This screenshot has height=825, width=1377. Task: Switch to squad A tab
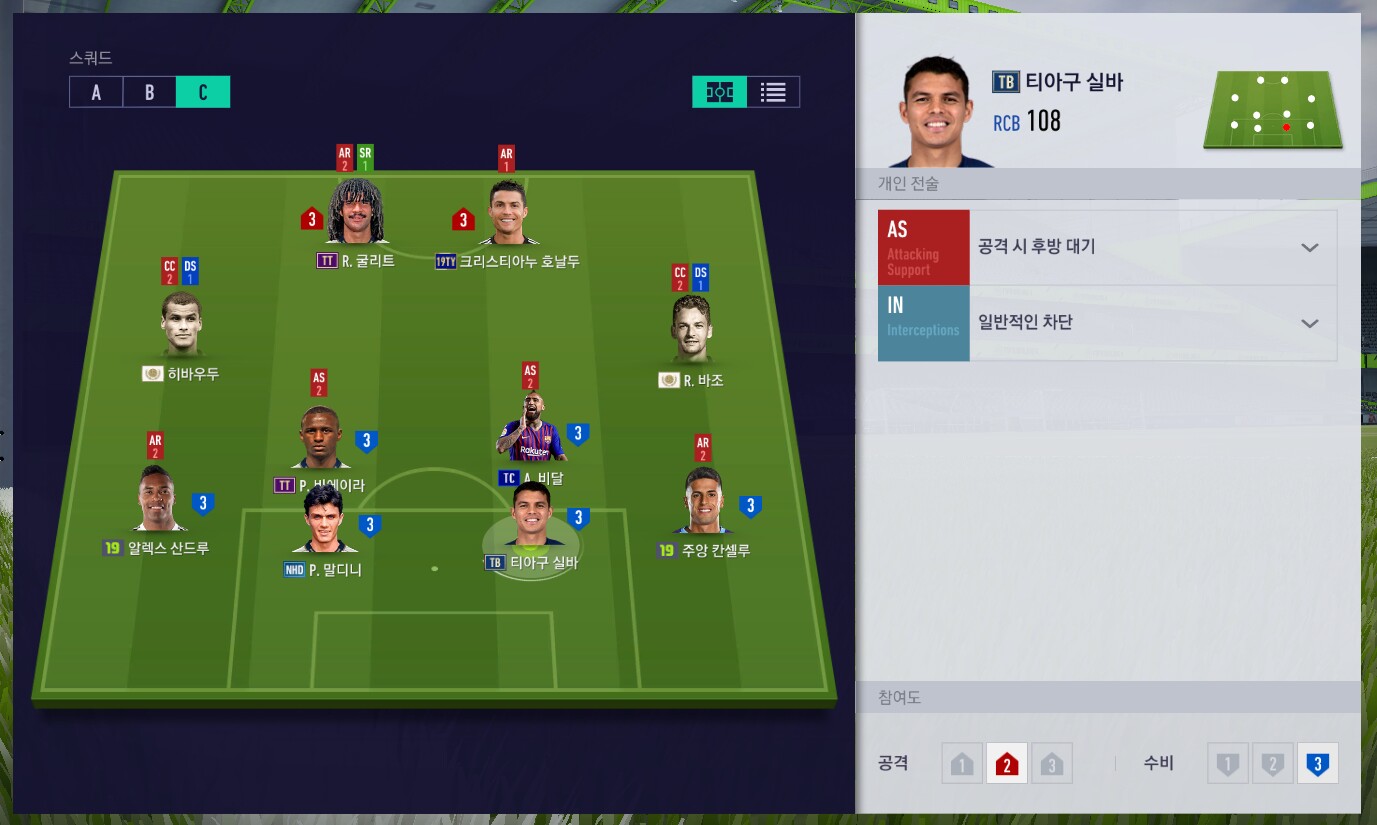96,92
